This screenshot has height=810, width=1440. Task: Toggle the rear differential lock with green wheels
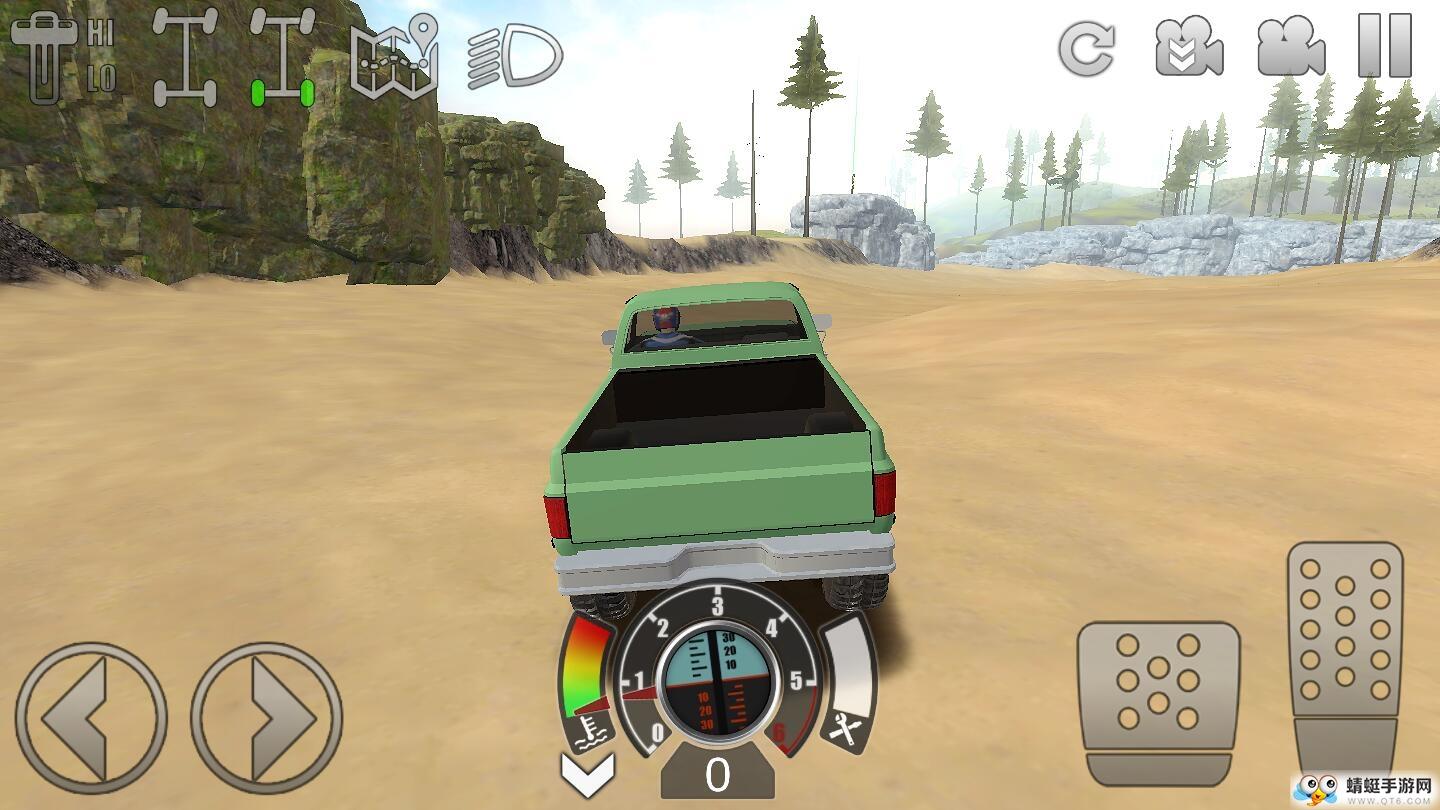[283, 58]
